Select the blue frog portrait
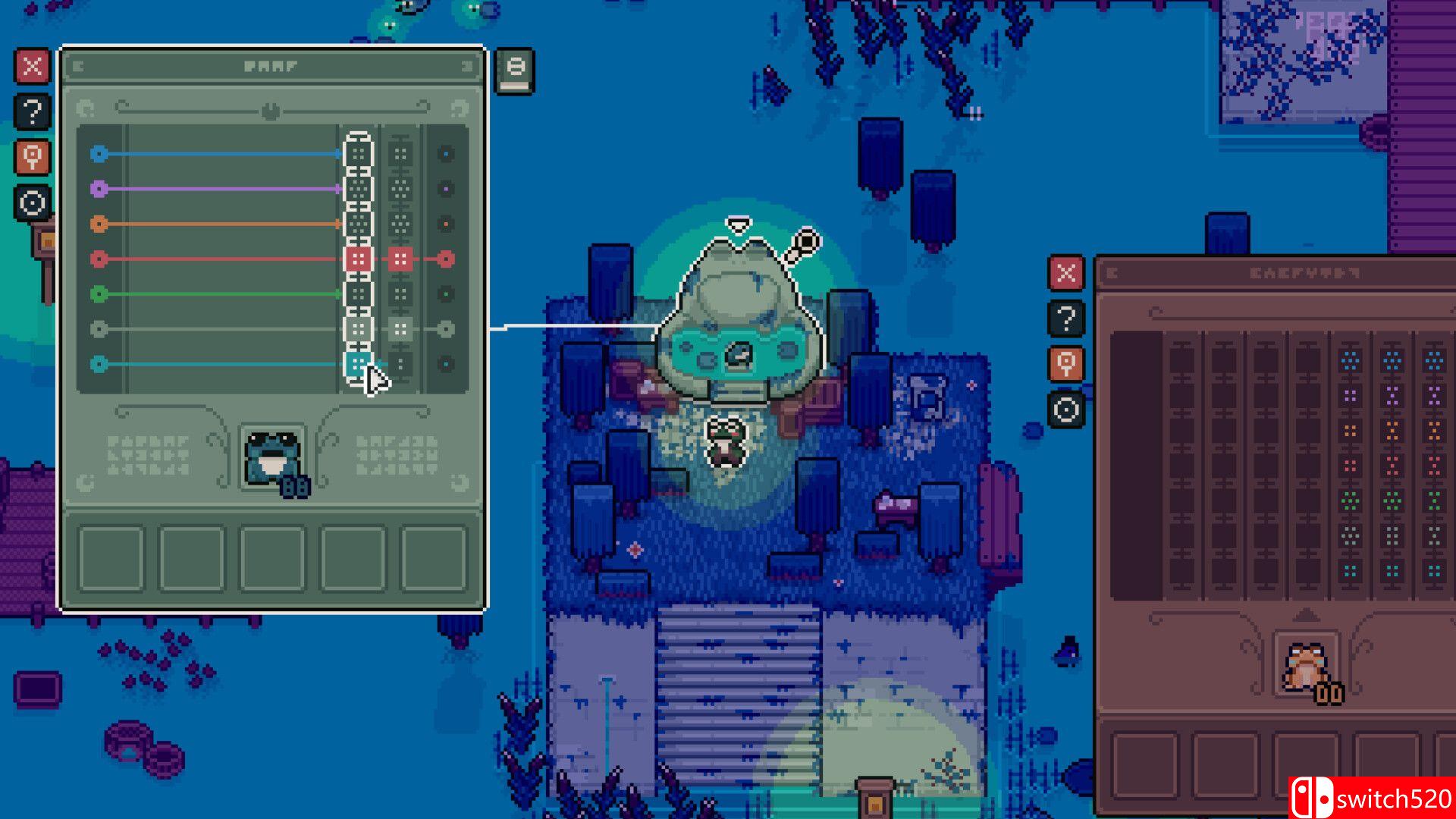The image size is (1456, 819). coord(272,457)
